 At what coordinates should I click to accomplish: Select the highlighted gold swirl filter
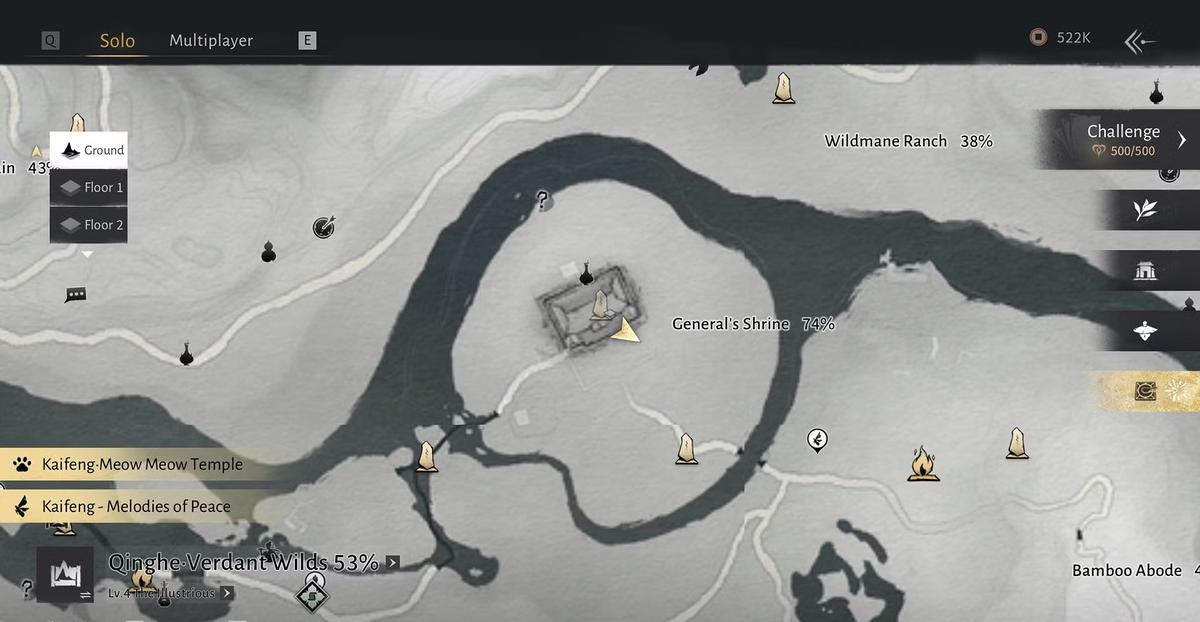pos(1146,392)
